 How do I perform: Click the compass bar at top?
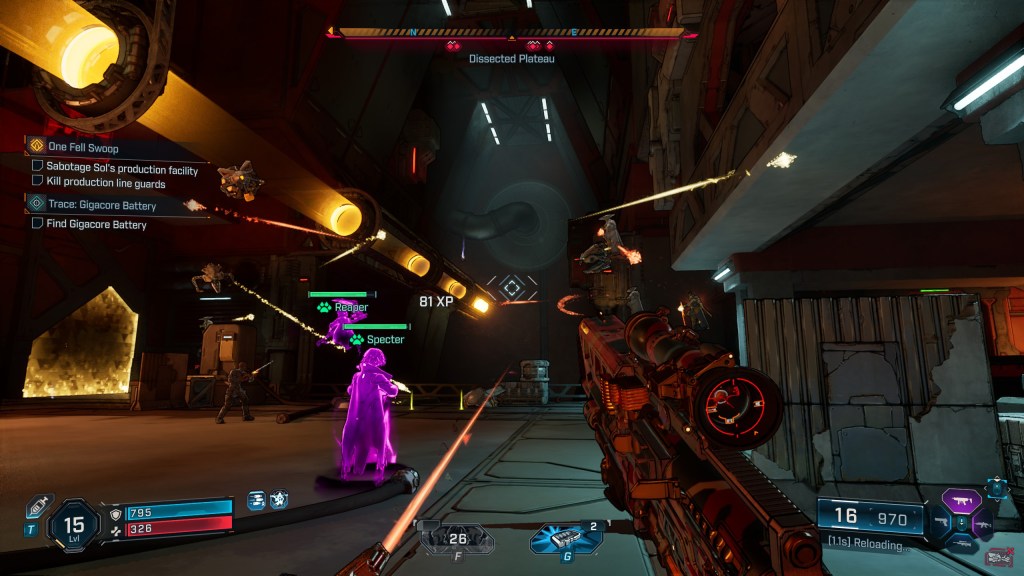(511, 32)
